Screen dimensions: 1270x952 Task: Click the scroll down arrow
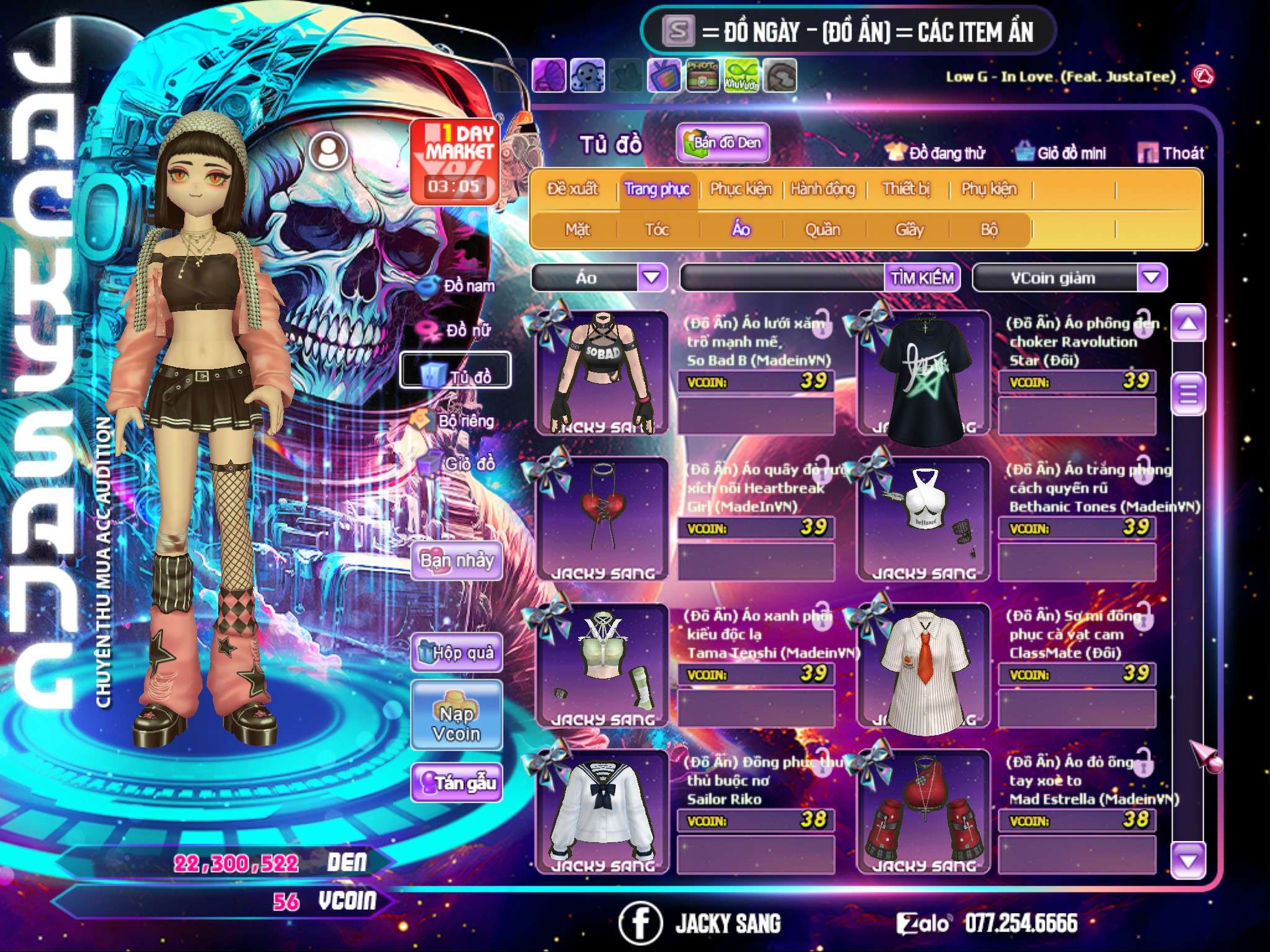[x=1188, y=861]
